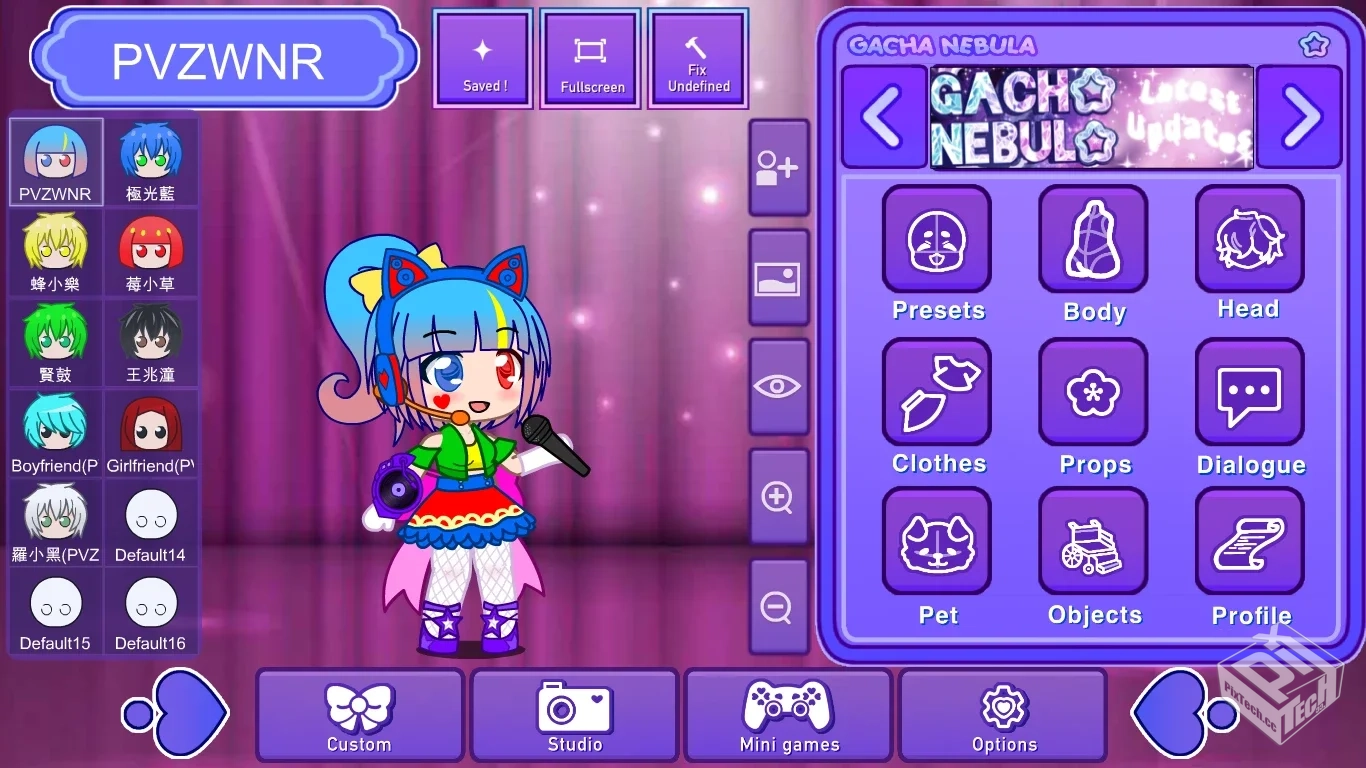
Task: Select the 極光藍 character thumbnail
Action: tap(150, 160)
